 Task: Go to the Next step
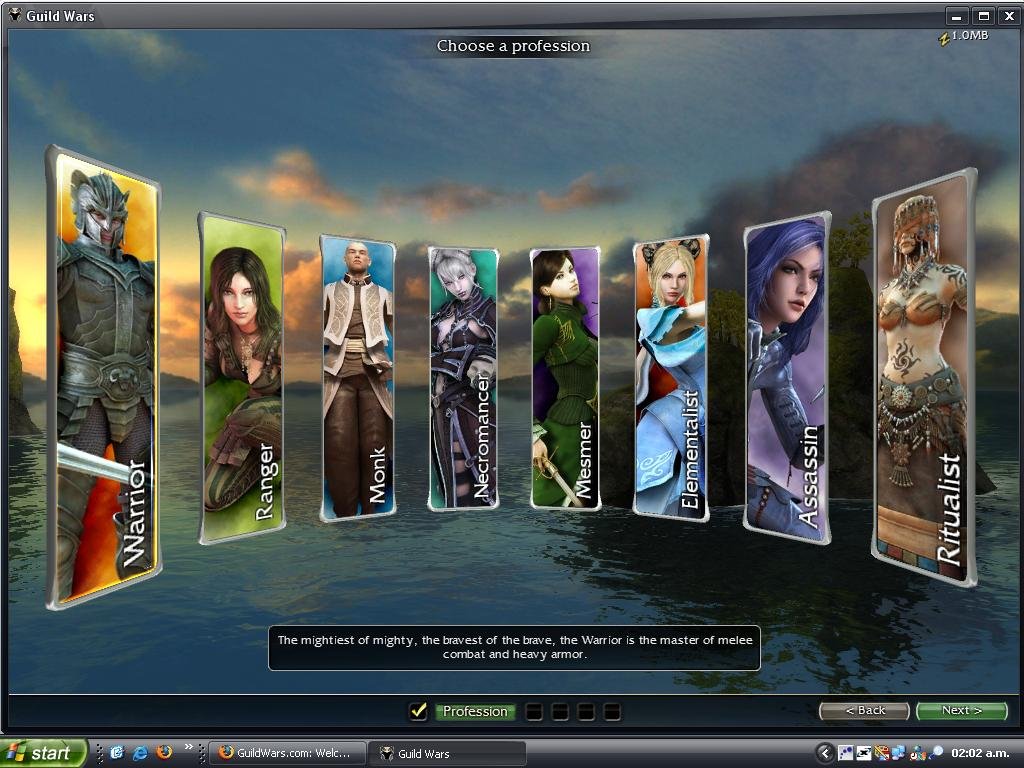(961, 710)
